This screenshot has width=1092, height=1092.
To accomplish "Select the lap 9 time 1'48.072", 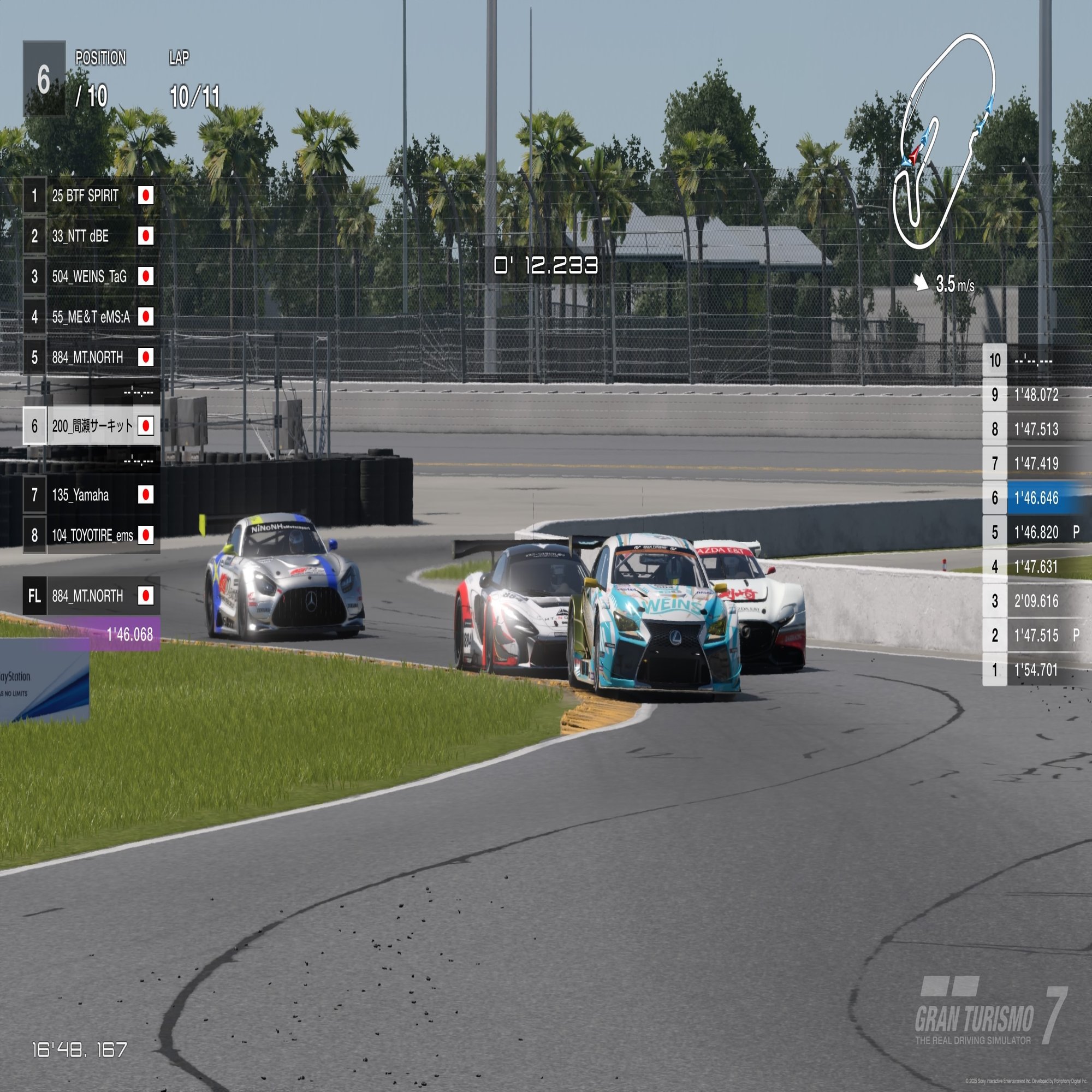I will click(1035, 395).
